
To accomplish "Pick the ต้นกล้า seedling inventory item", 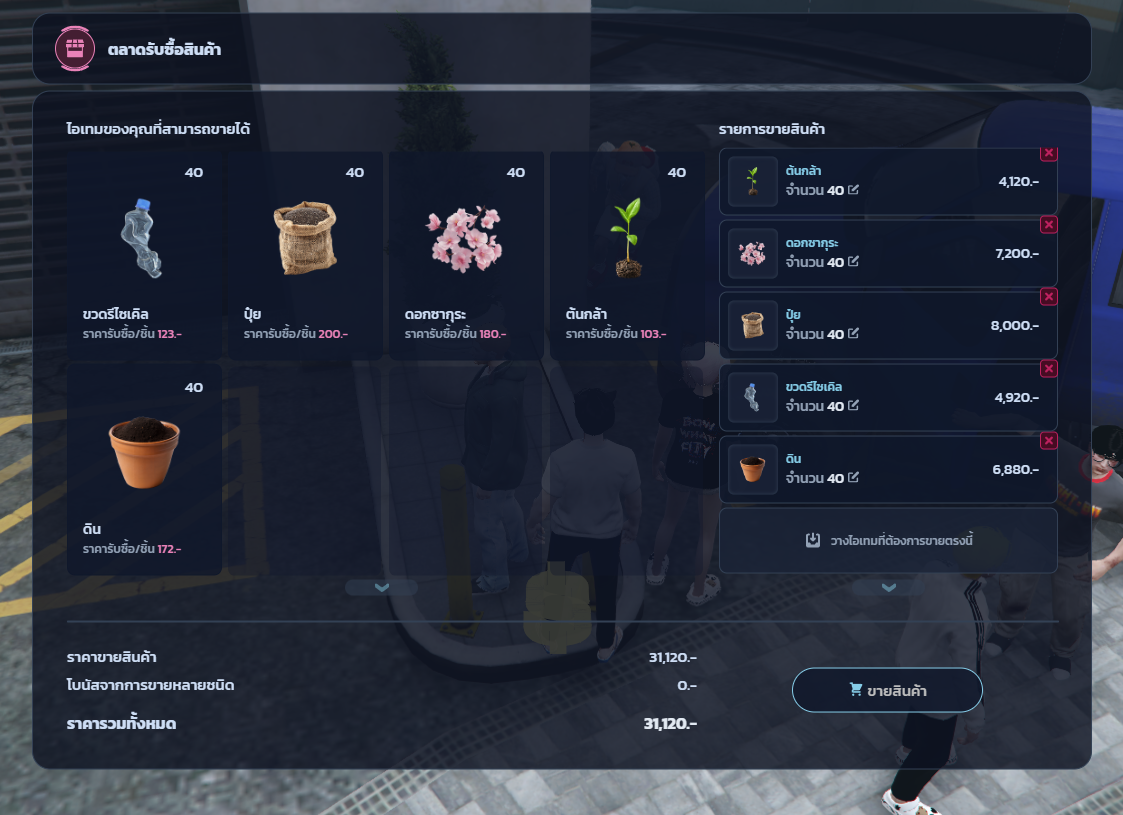I will click(627, 255).
